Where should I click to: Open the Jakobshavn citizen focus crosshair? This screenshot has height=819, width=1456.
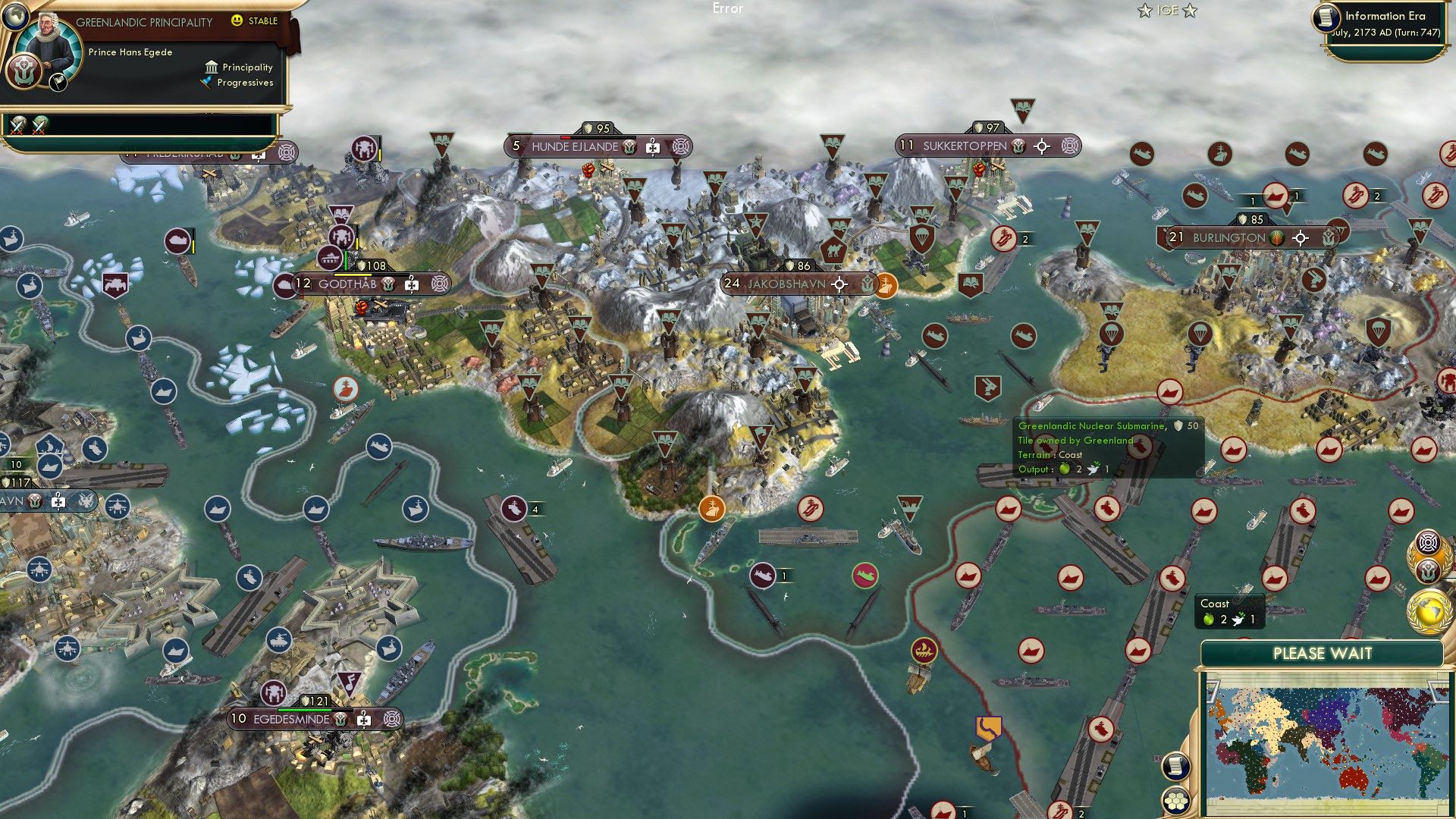(x=839, y=284)
